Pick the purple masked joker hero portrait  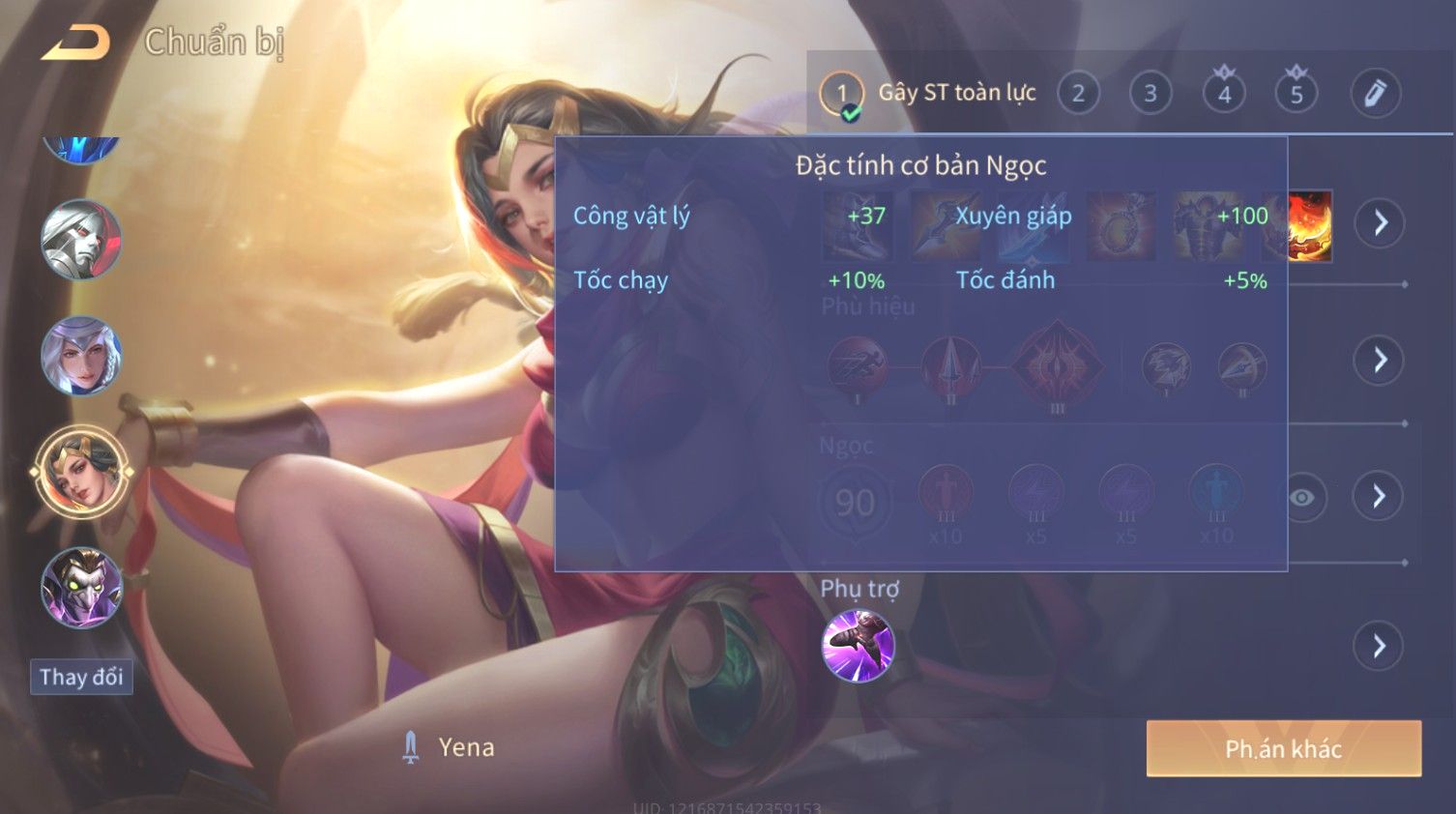(81, 587)
